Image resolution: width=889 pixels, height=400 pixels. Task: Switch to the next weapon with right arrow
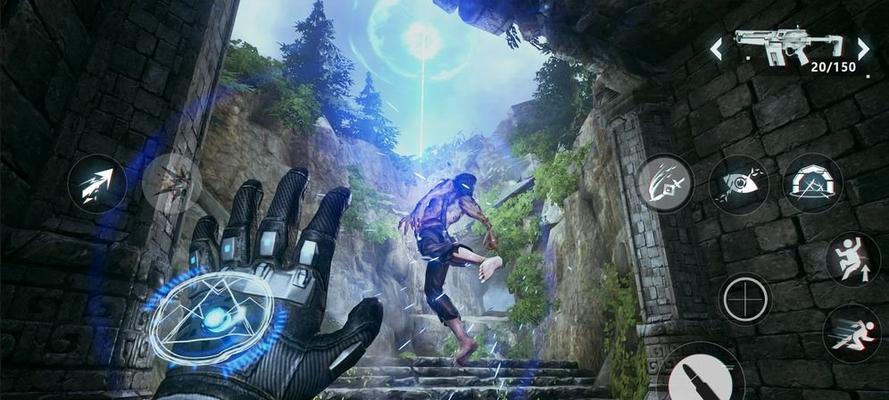[862, 48]
